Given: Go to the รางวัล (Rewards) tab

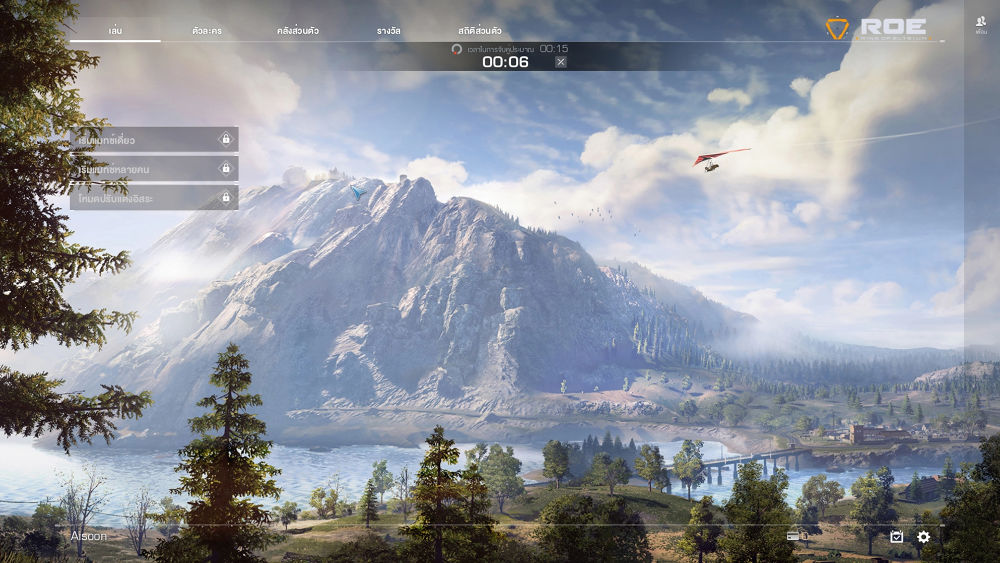Looking at the screenshot, I should tap(389, 31).
